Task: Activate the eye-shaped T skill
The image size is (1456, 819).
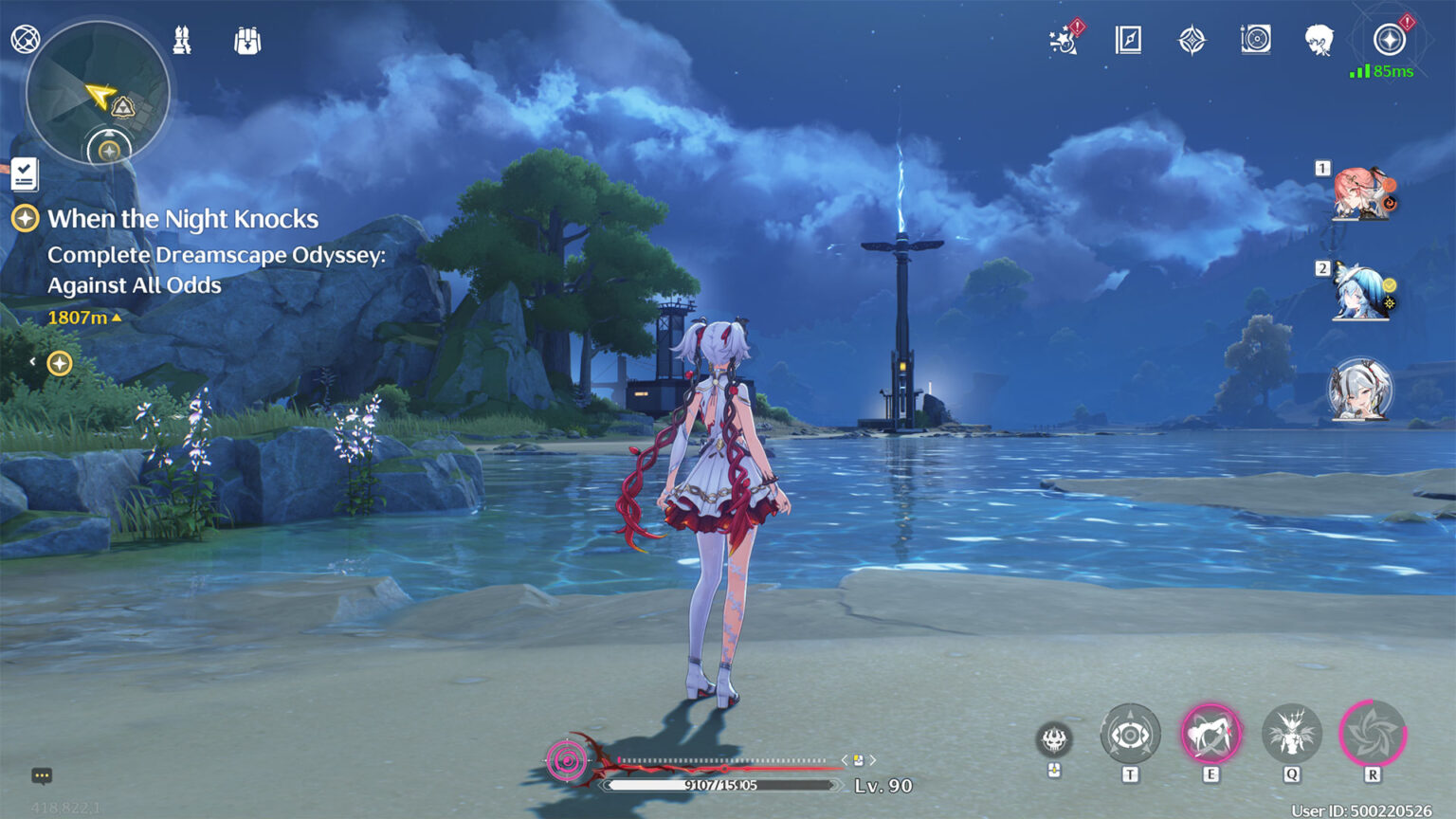Action: [x=1130, y=735]
